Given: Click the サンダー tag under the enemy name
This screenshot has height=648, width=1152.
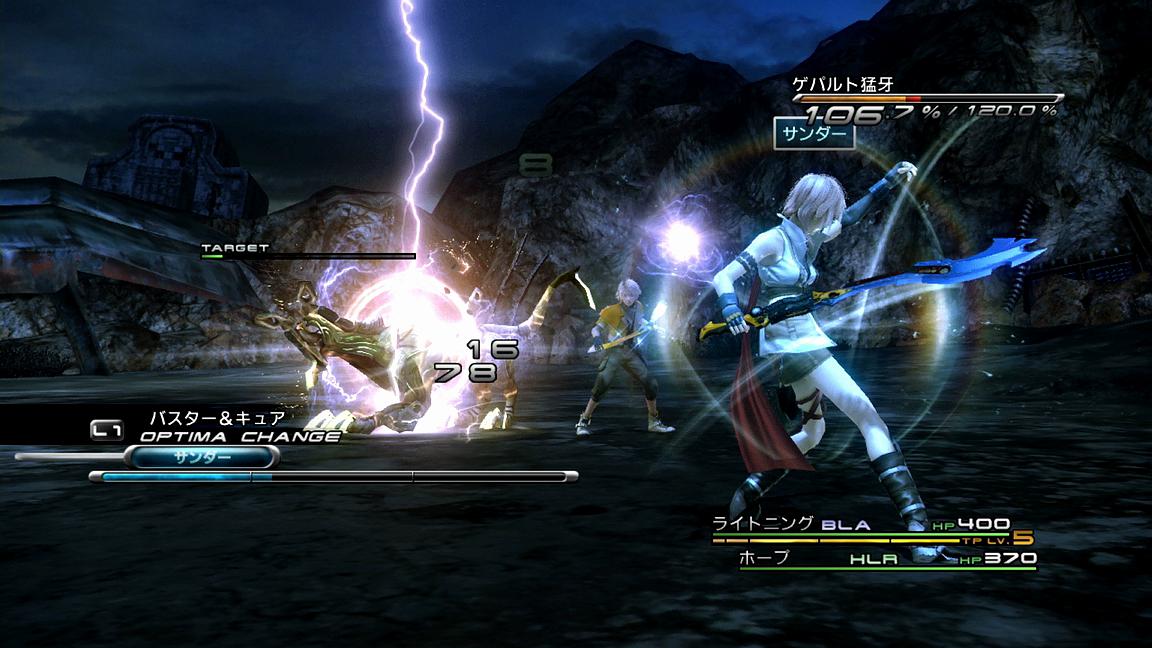Looking at the screenshot, I should point(814,133).
